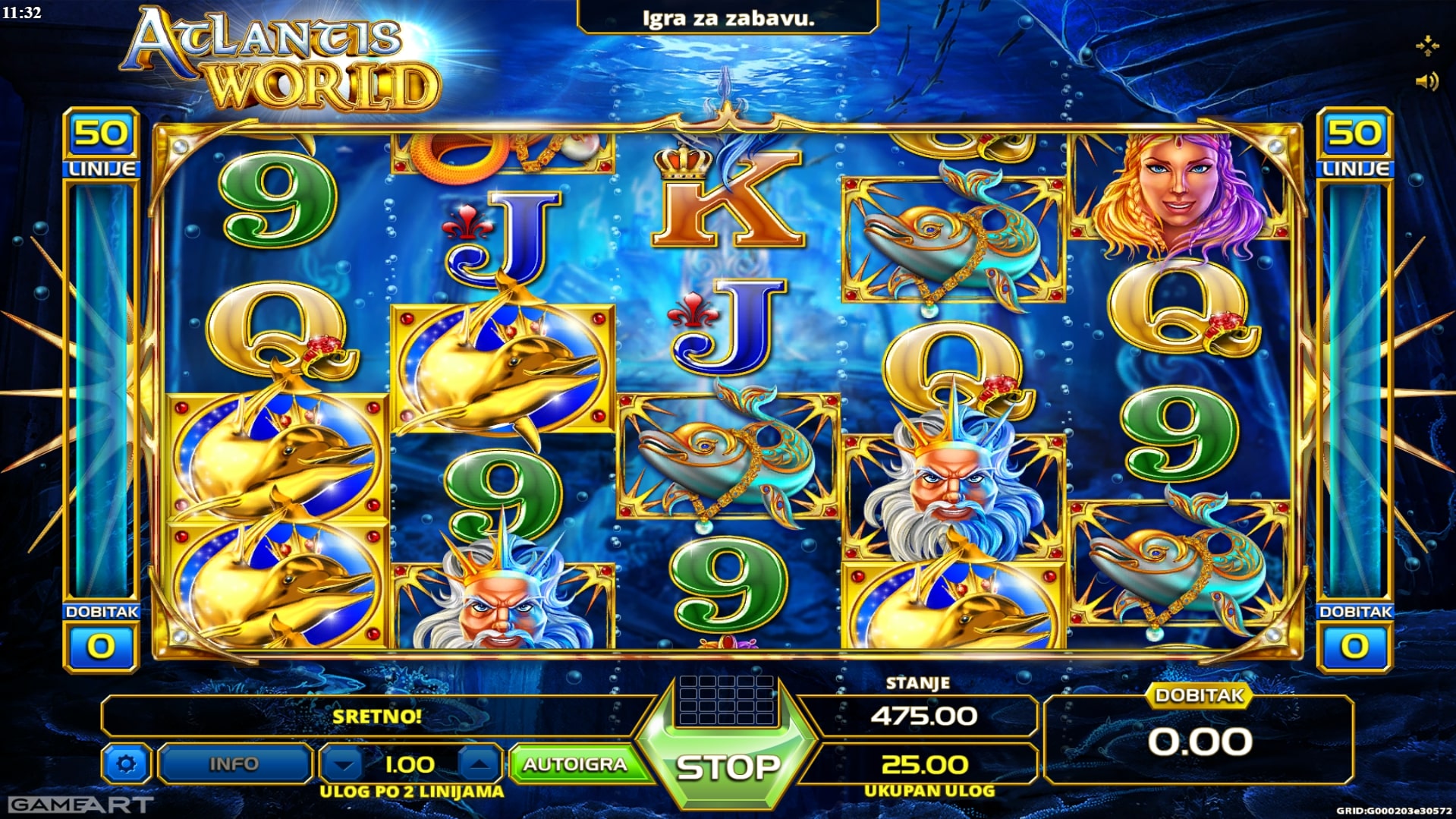Open the INFO paytable

[234, 764]
